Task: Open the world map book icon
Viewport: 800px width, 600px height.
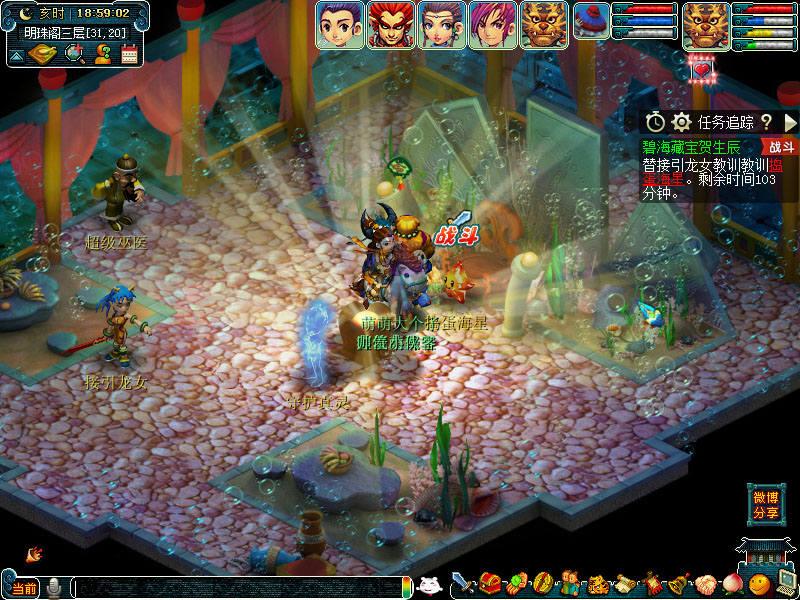Action: (41, 54)
